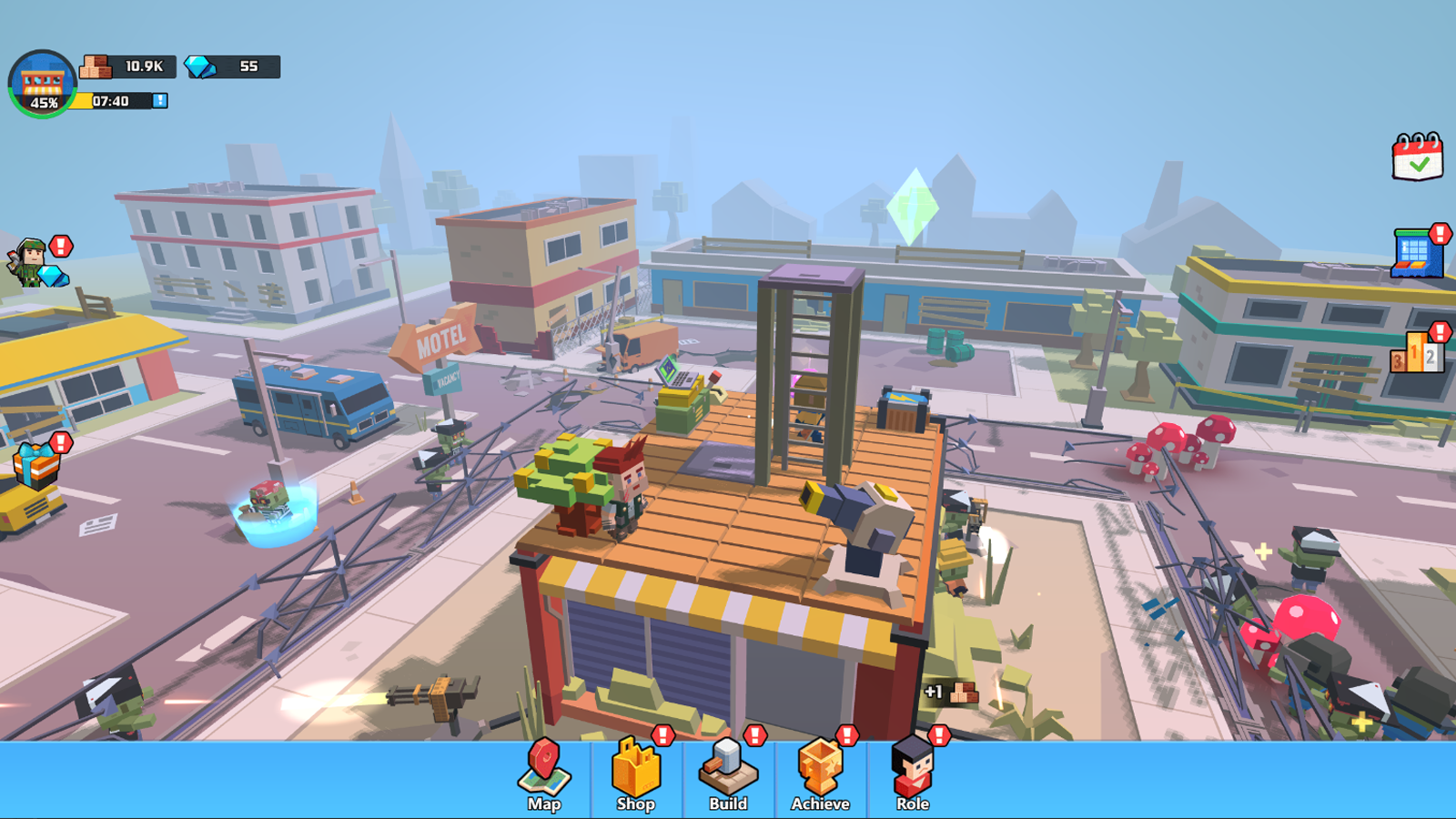This screenshot has width=1456, height=819.
Task: Open the Map panel
Action: point(543,778)
